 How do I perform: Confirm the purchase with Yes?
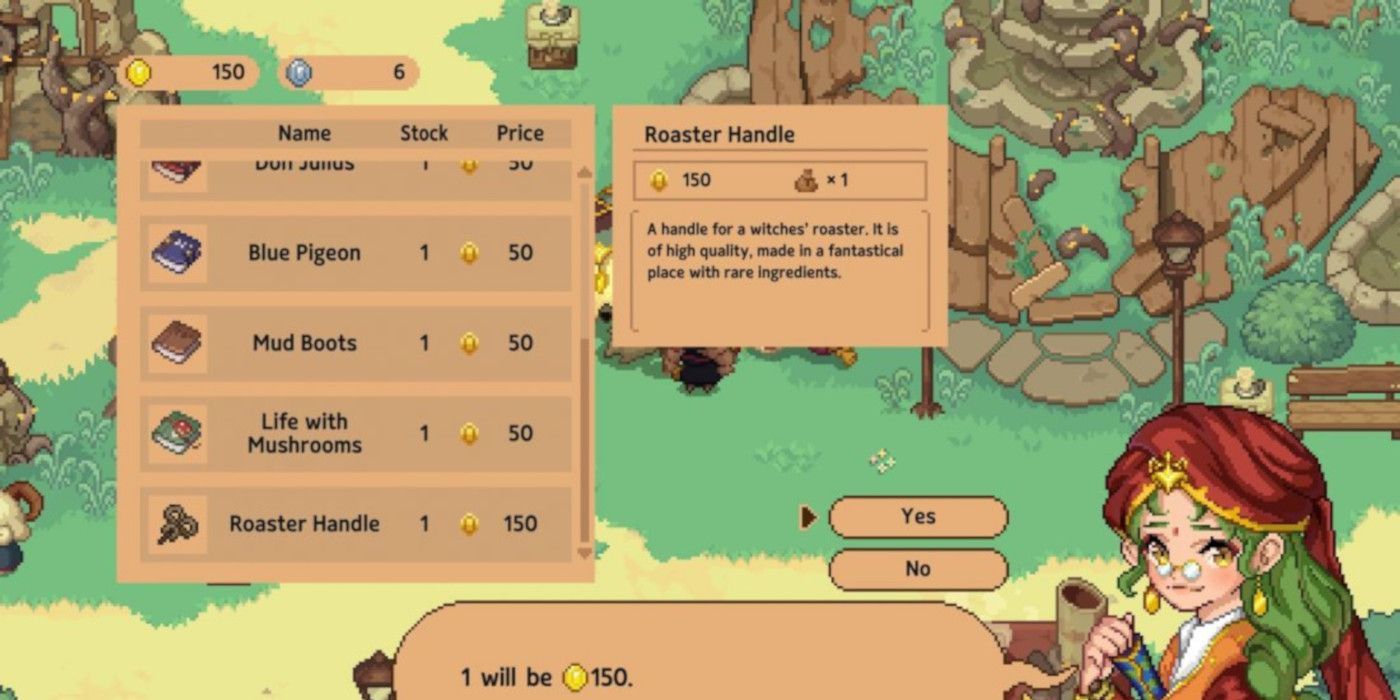pyautogui.click(x=917, y=517)
